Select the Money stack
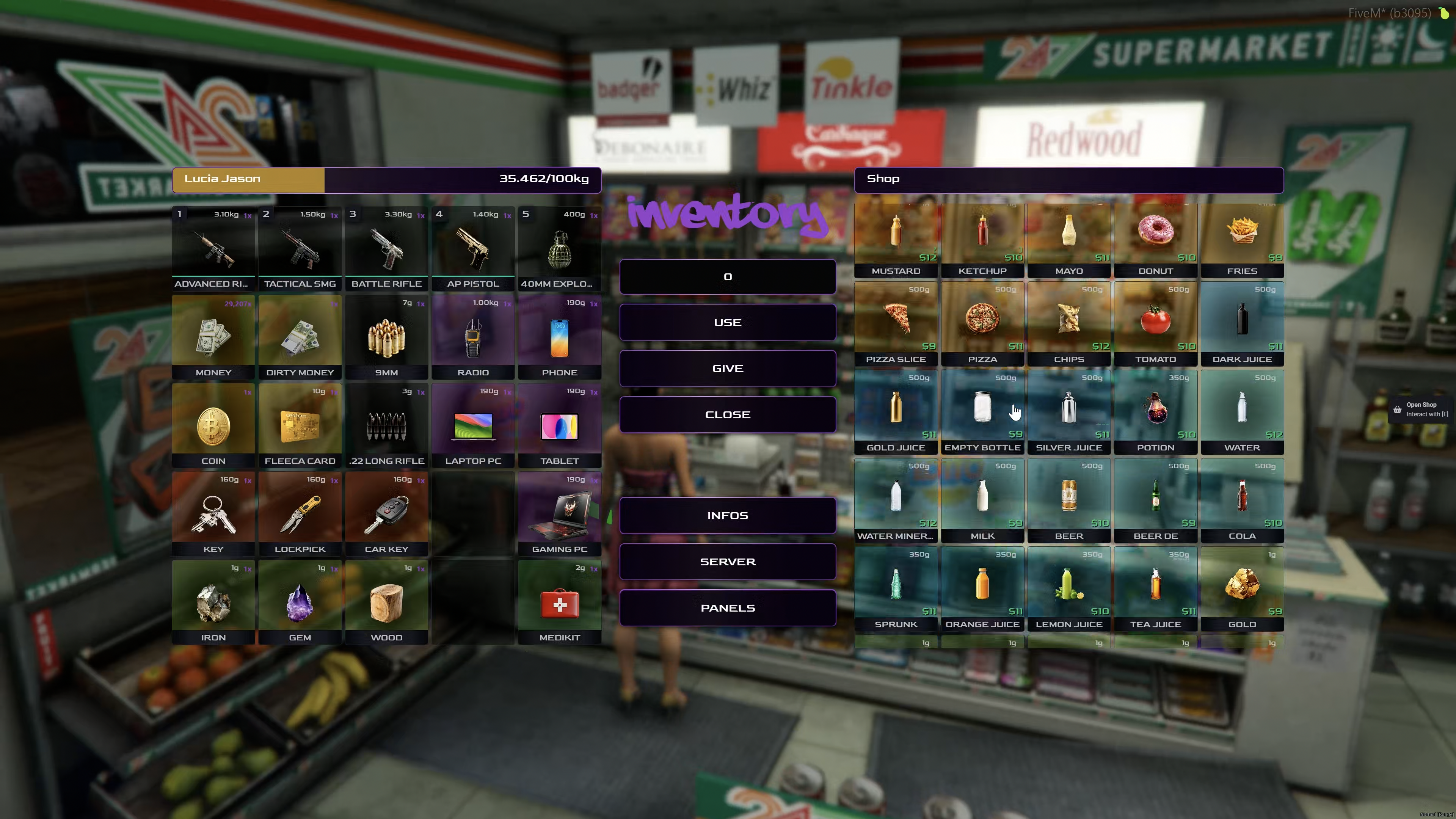Image resolution: width=1456 pixels, height=819 pixels. 213,337
